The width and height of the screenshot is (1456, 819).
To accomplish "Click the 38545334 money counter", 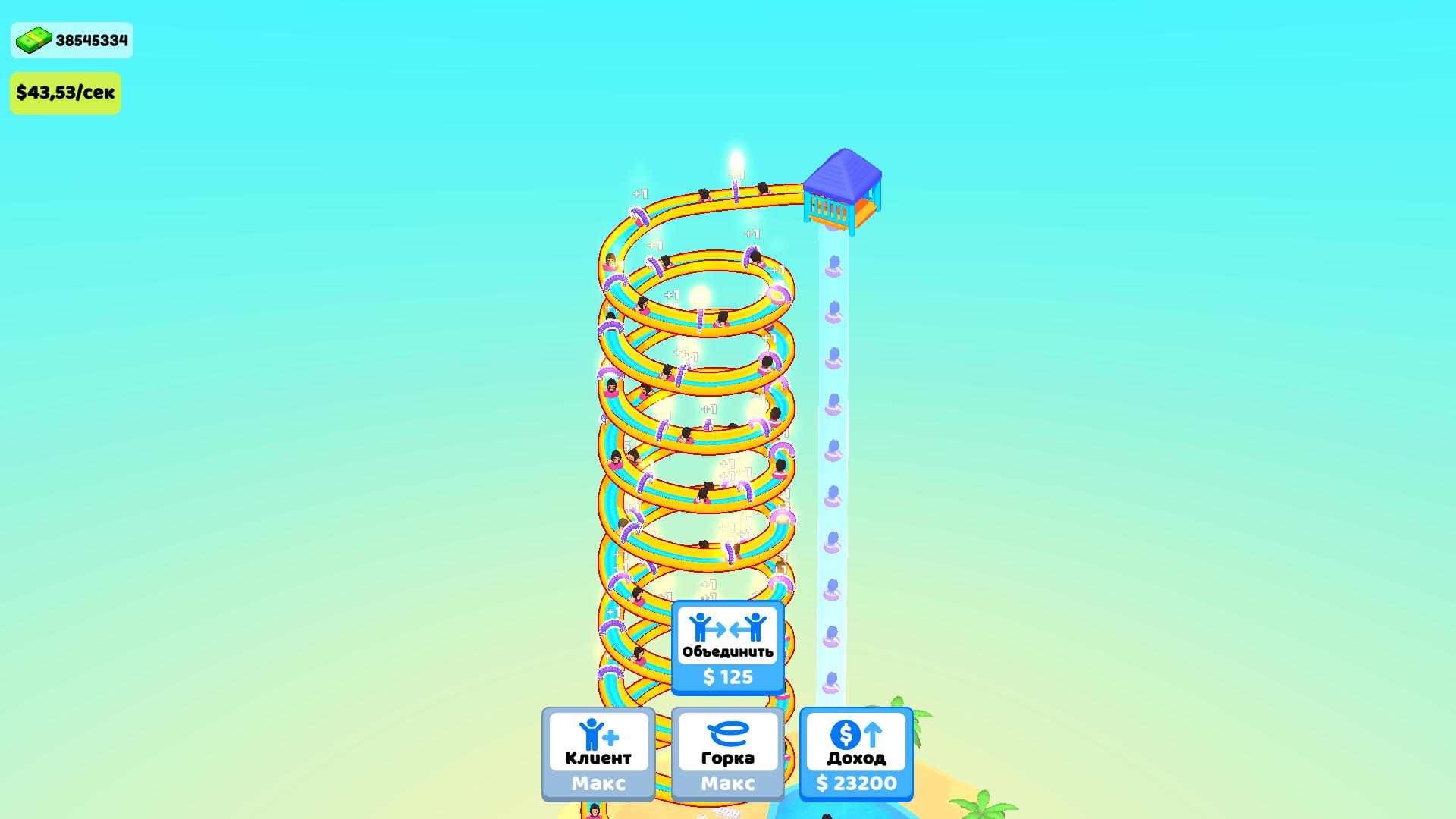I will [89, 41].
